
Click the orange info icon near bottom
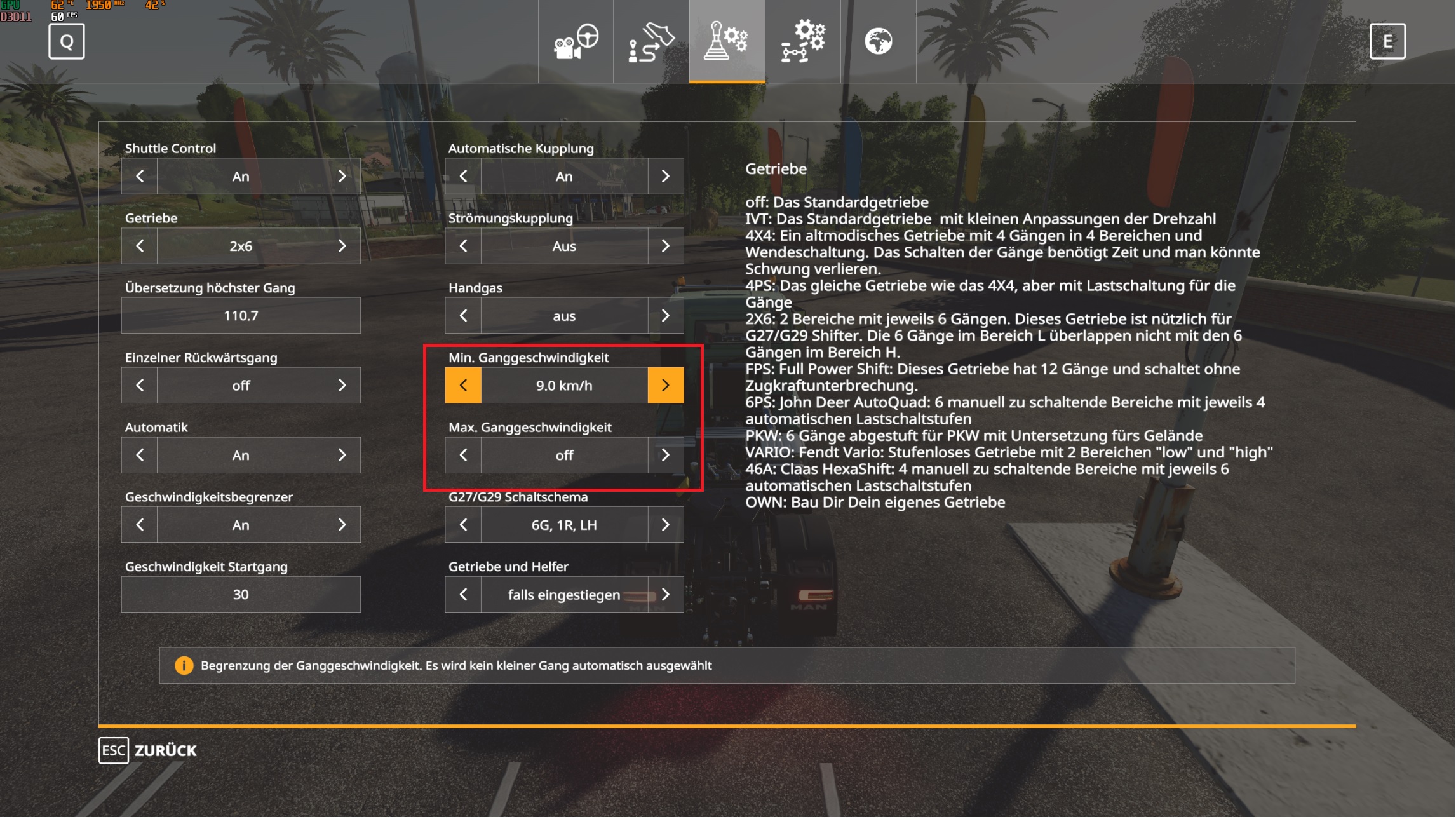(184, 666)
